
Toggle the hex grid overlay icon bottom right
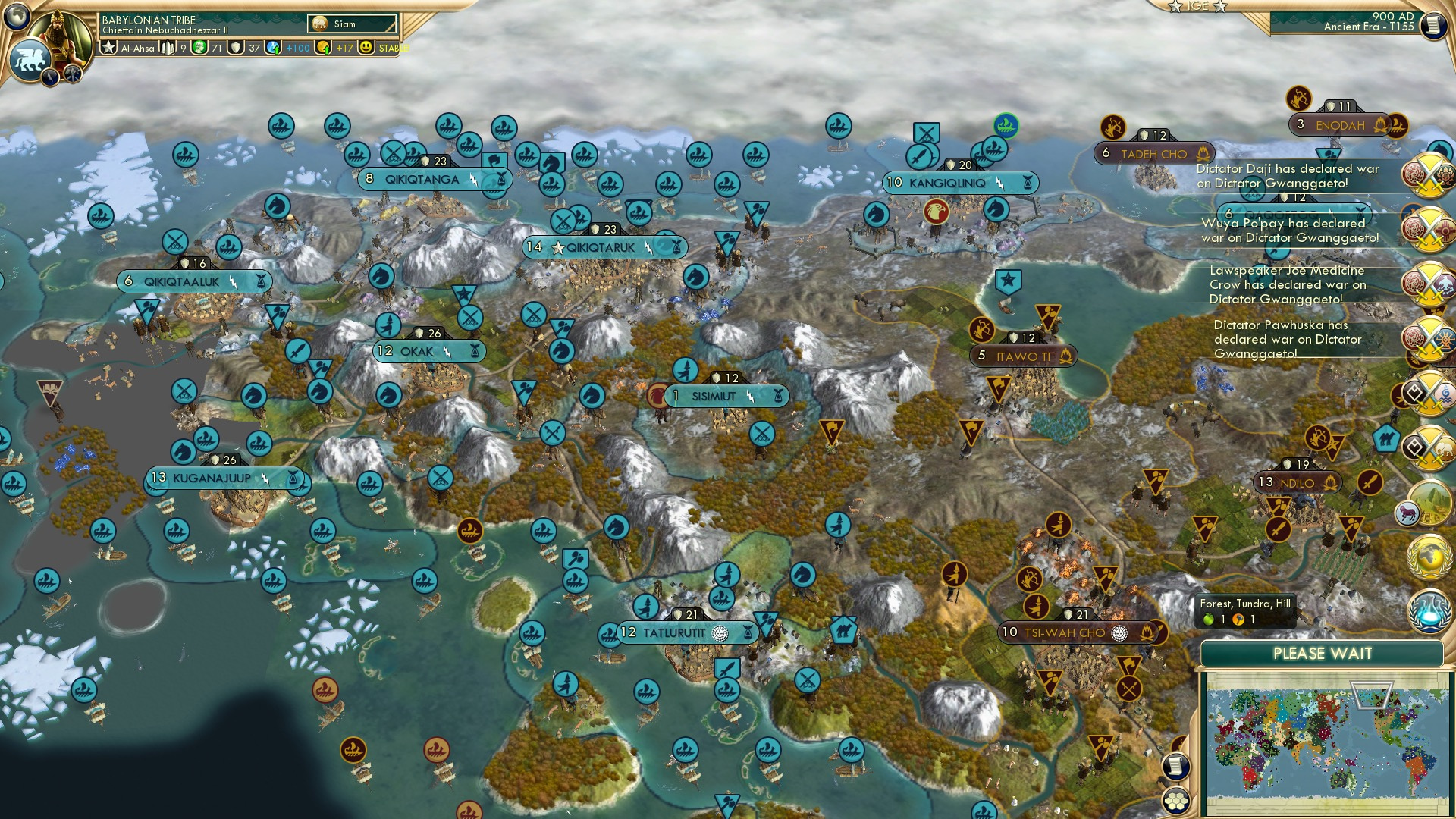1175,802
